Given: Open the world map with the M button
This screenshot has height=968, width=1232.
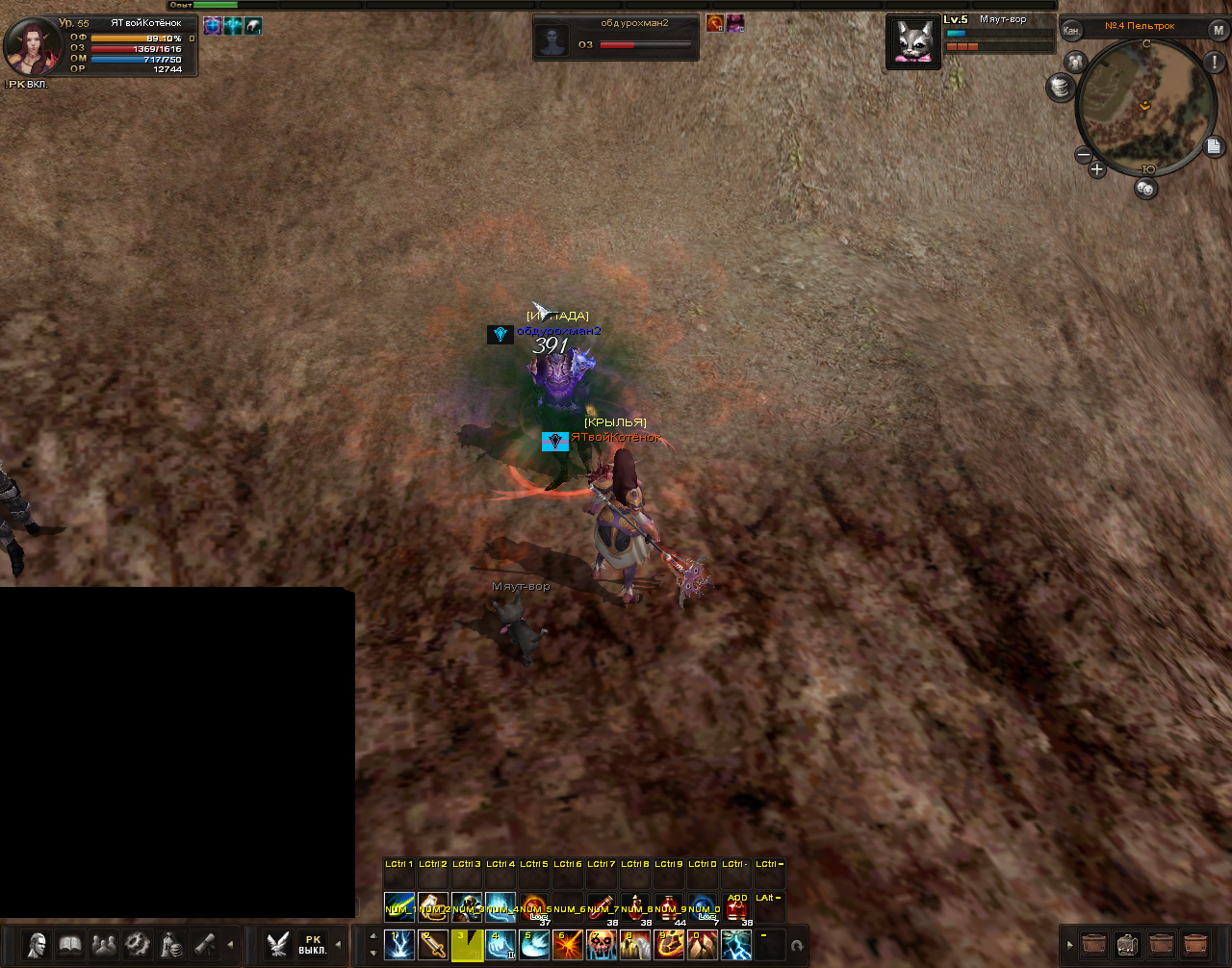Looking at the screenshot, I should tap(1218, 30).
